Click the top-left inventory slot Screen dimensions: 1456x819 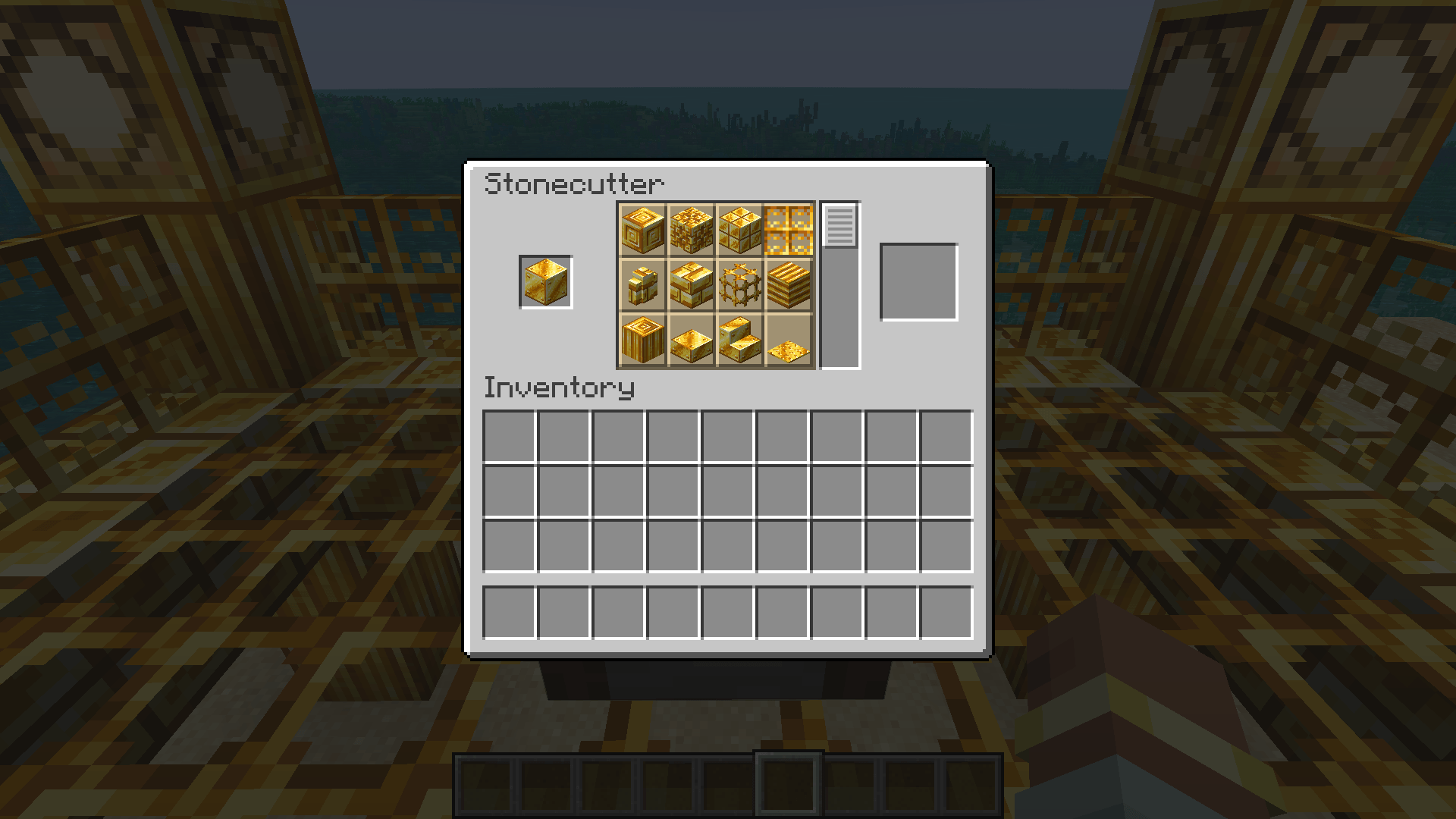pos(510,434)
